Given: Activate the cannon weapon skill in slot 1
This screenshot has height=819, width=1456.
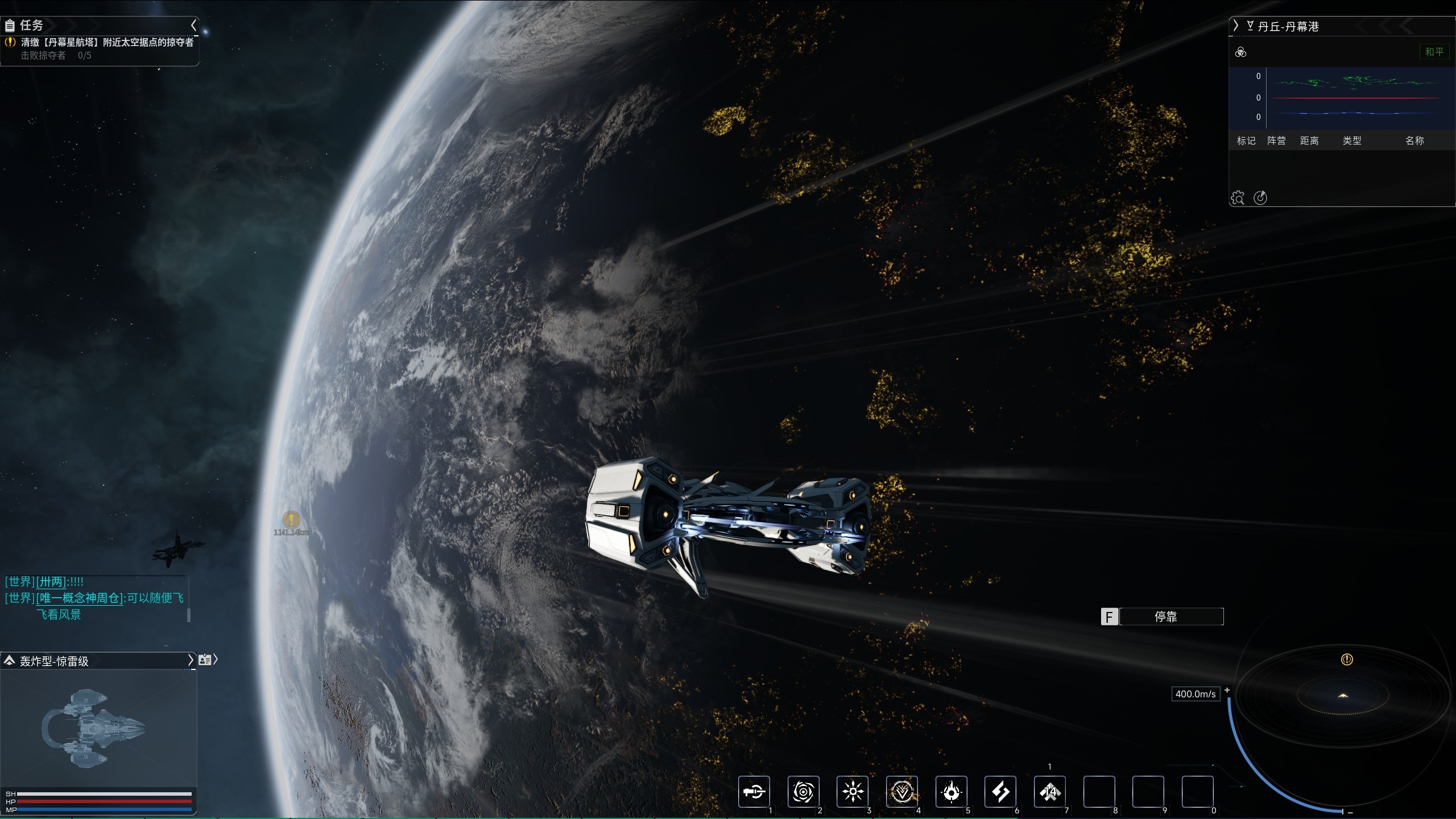Looking at the screenshot, I should click(x=754, y=792).
